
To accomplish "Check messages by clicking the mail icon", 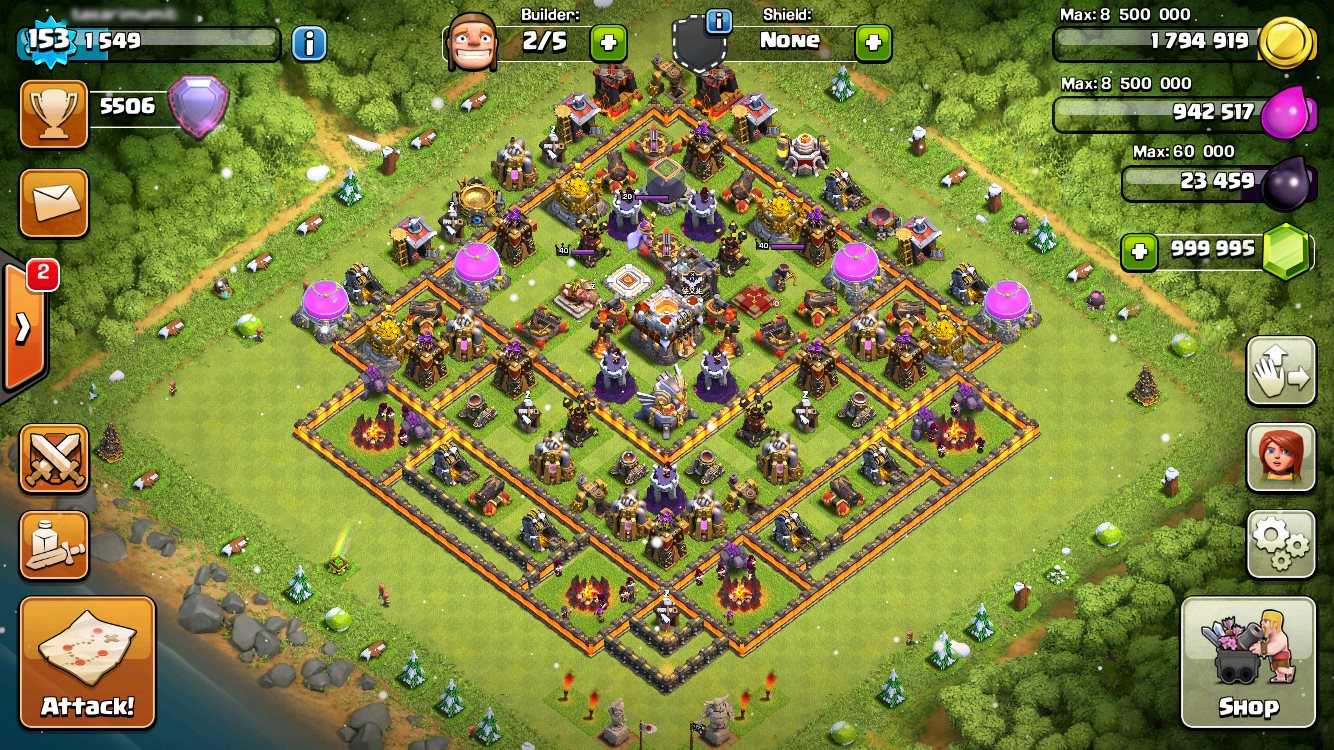I will coord(54,203).
